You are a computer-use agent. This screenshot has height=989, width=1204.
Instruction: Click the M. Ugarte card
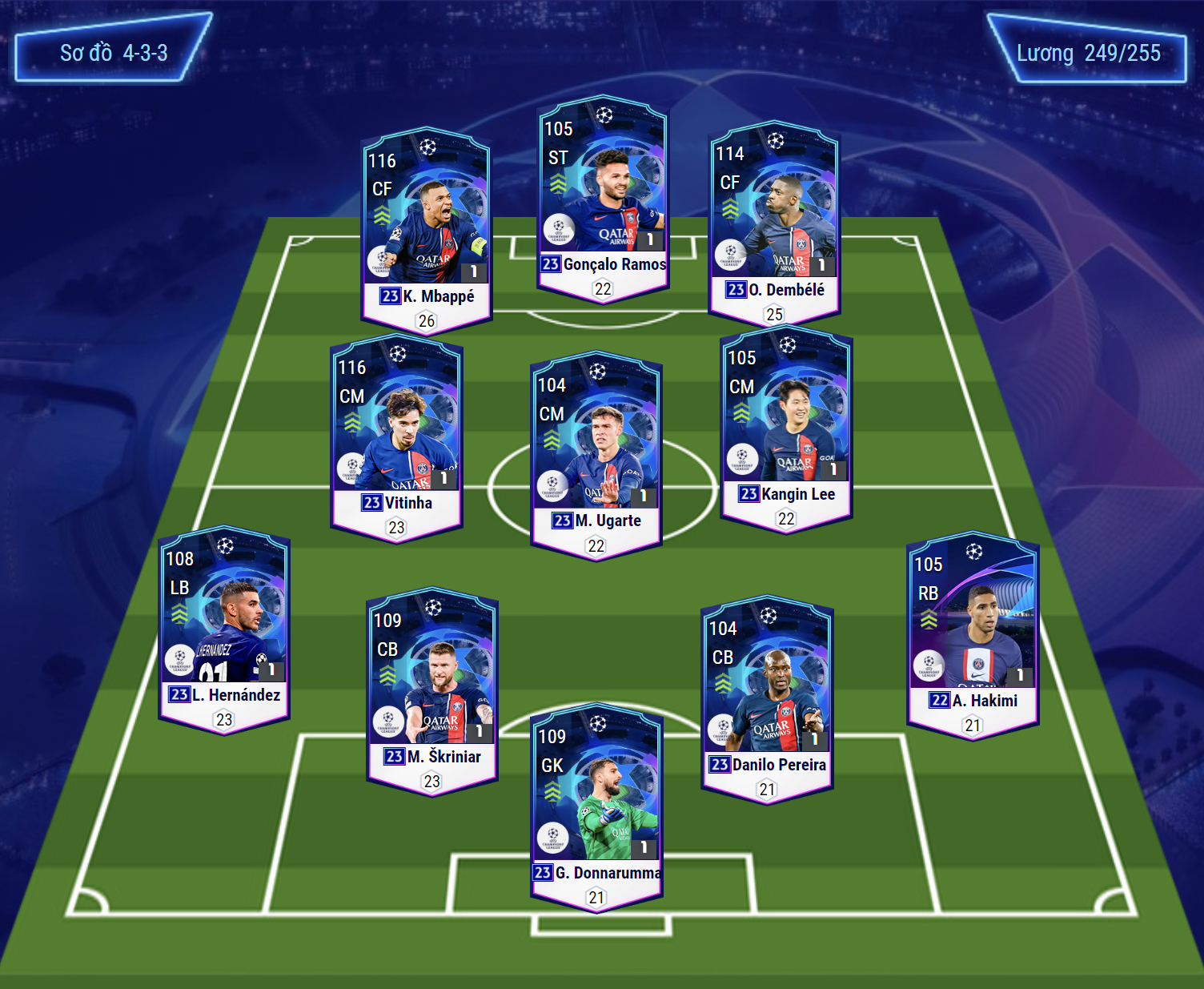pos(596,454)
